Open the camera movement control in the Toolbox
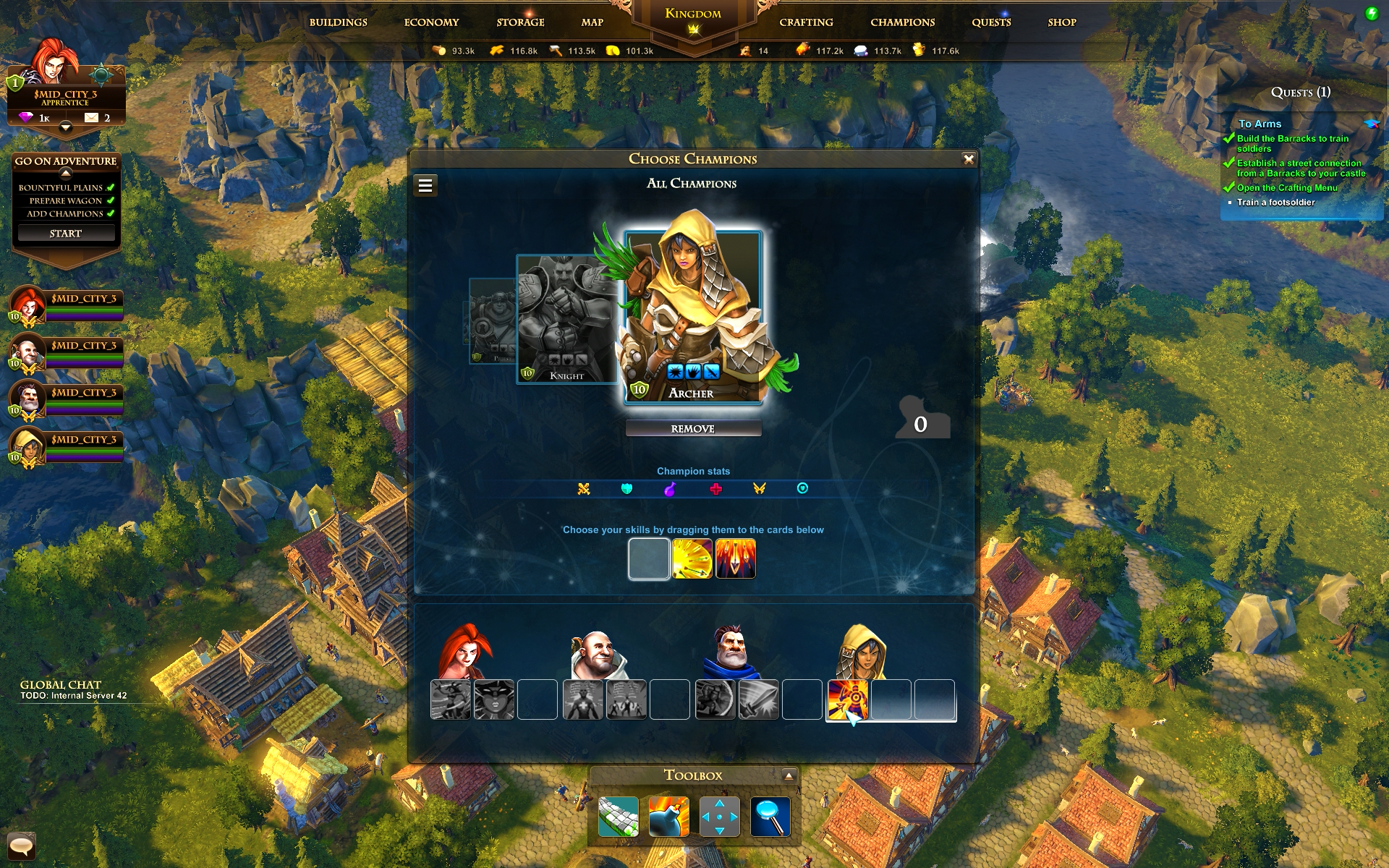 pos(719,817)
